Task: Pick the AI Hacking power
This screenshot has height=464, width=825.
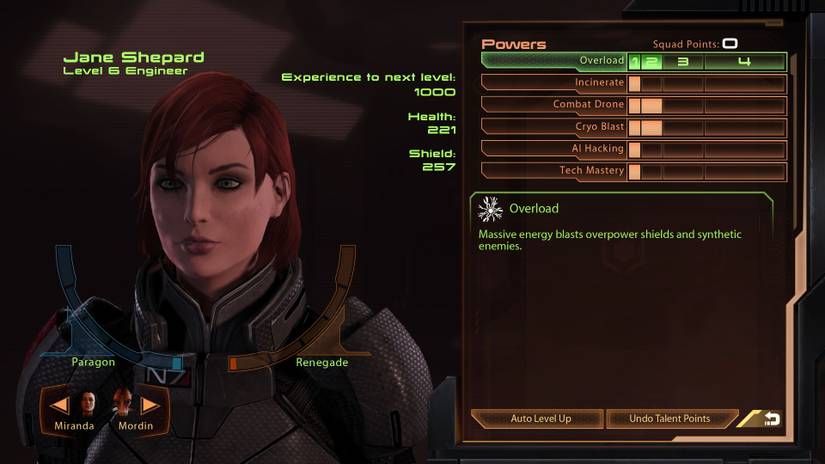Action: click(554, 149)
